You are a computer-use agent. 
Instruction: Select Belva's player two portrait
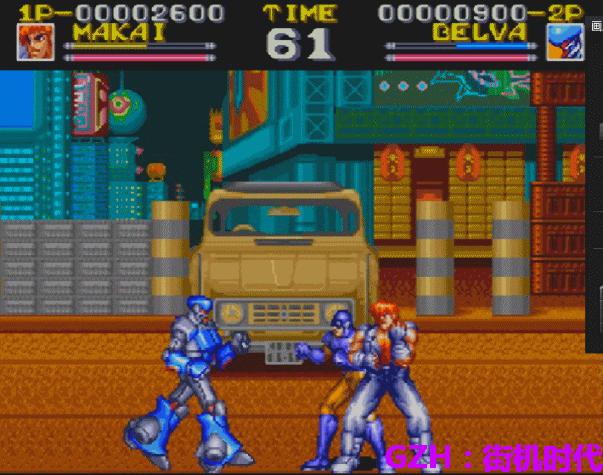coord(565,43)
